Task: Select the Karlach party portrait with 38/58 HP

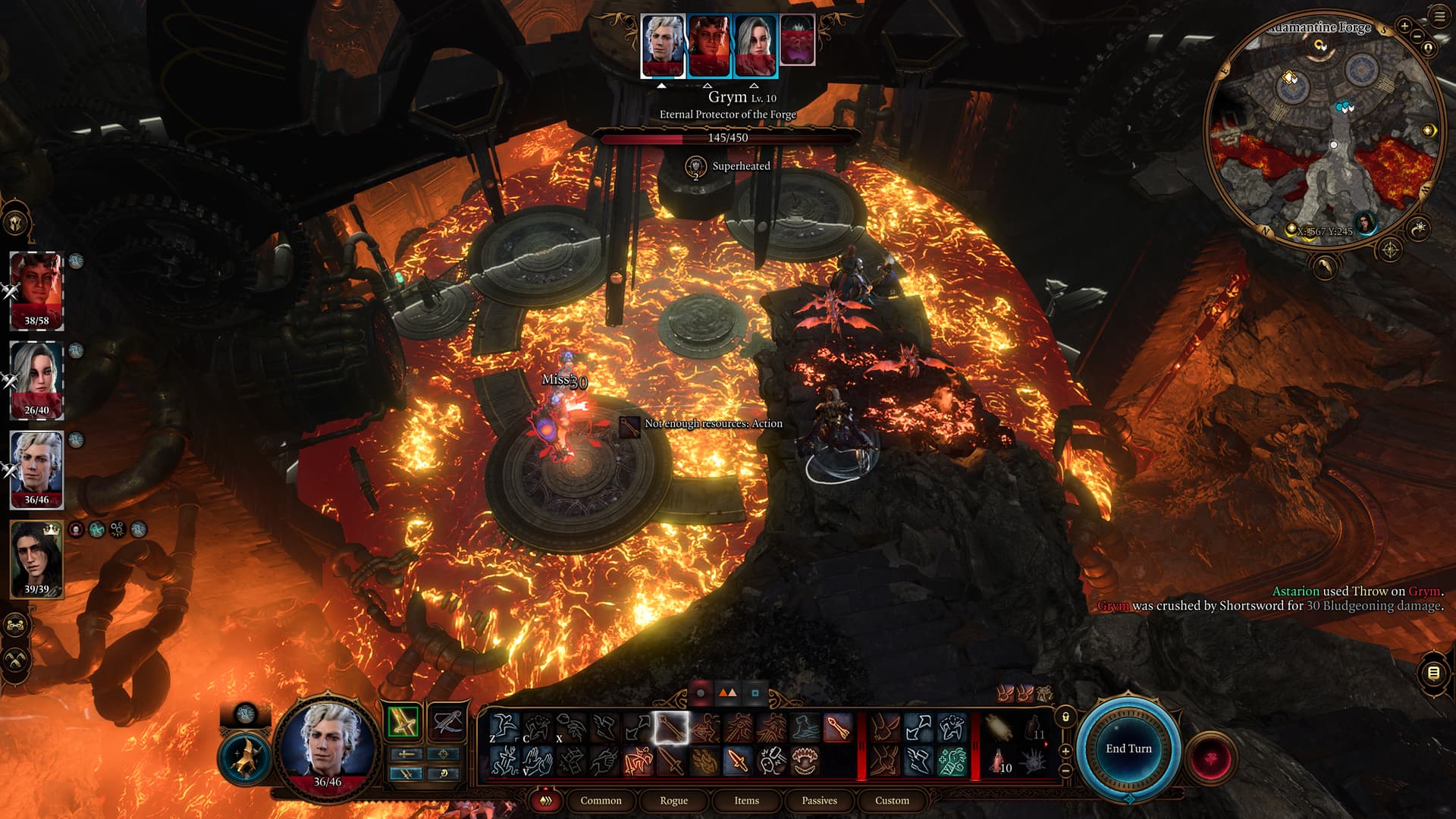Action: pos(36,290)
